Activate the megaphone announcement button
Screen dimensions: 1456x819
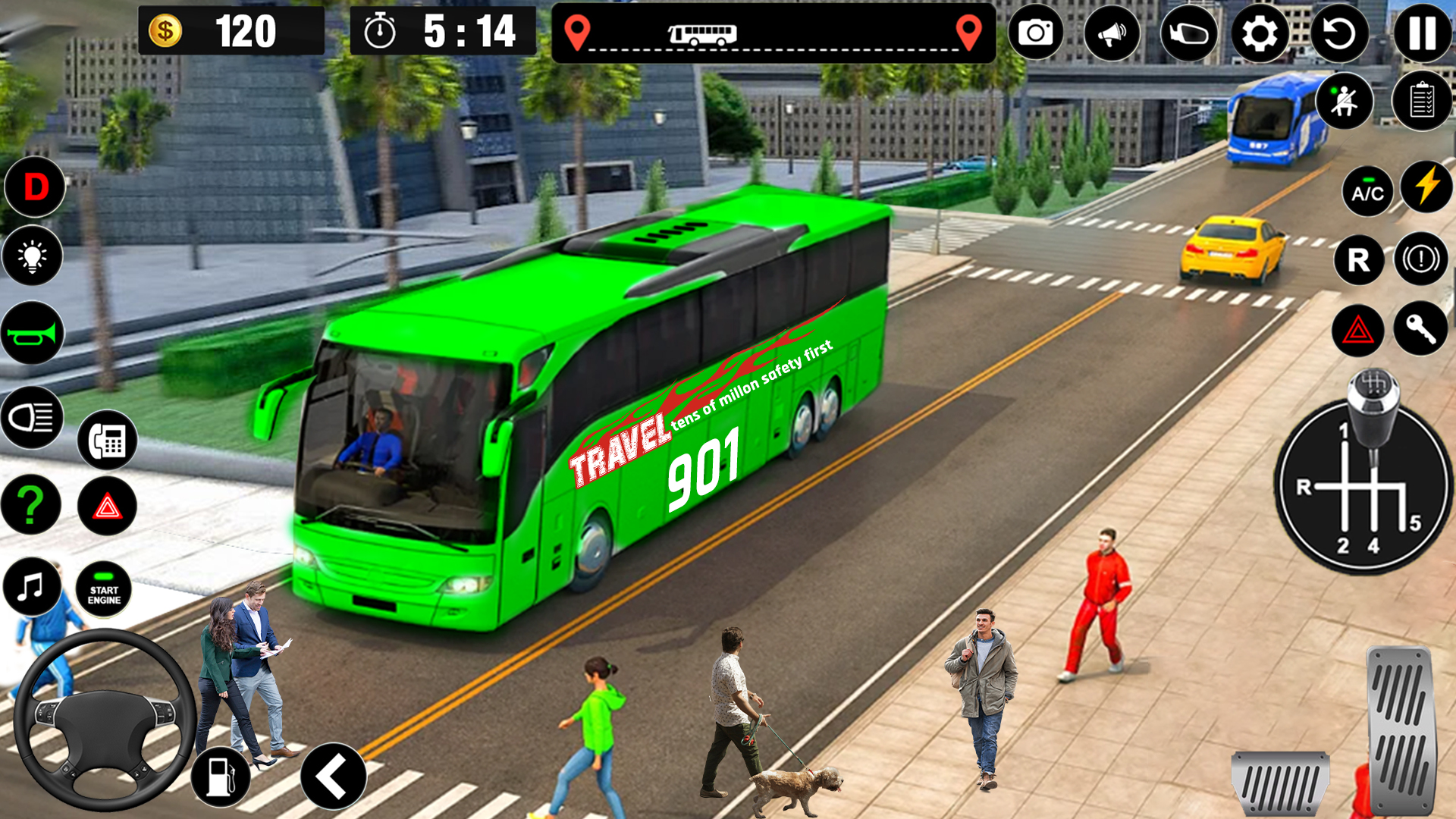click(x=1112, y=33)
